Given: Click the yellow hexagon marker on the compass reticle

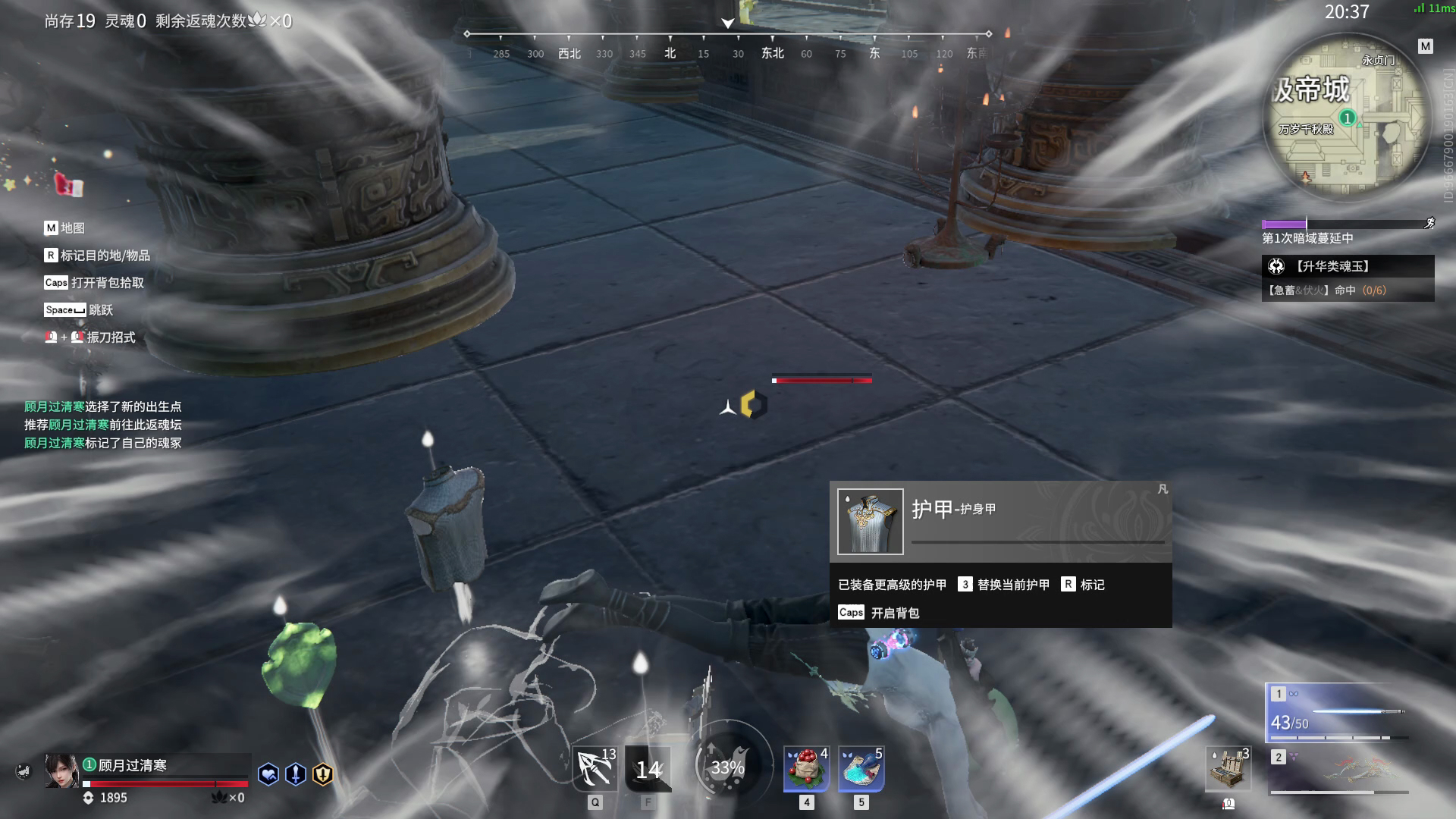Looking at the screenshot, I should 753,405.
